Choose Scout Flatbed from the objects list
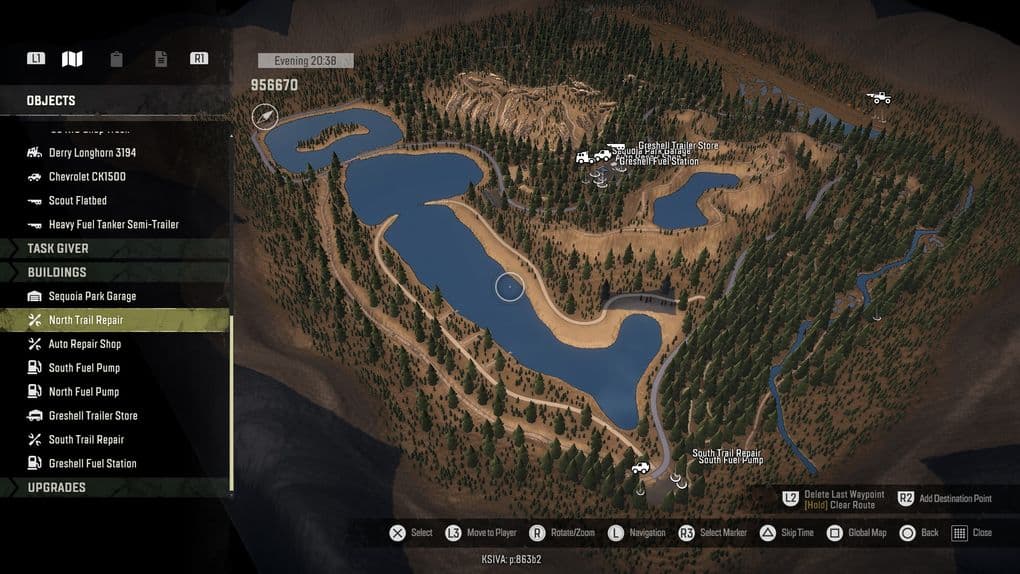Viewport: 1020px width, 574px height. pyautogui.click(x=77, y=201)
